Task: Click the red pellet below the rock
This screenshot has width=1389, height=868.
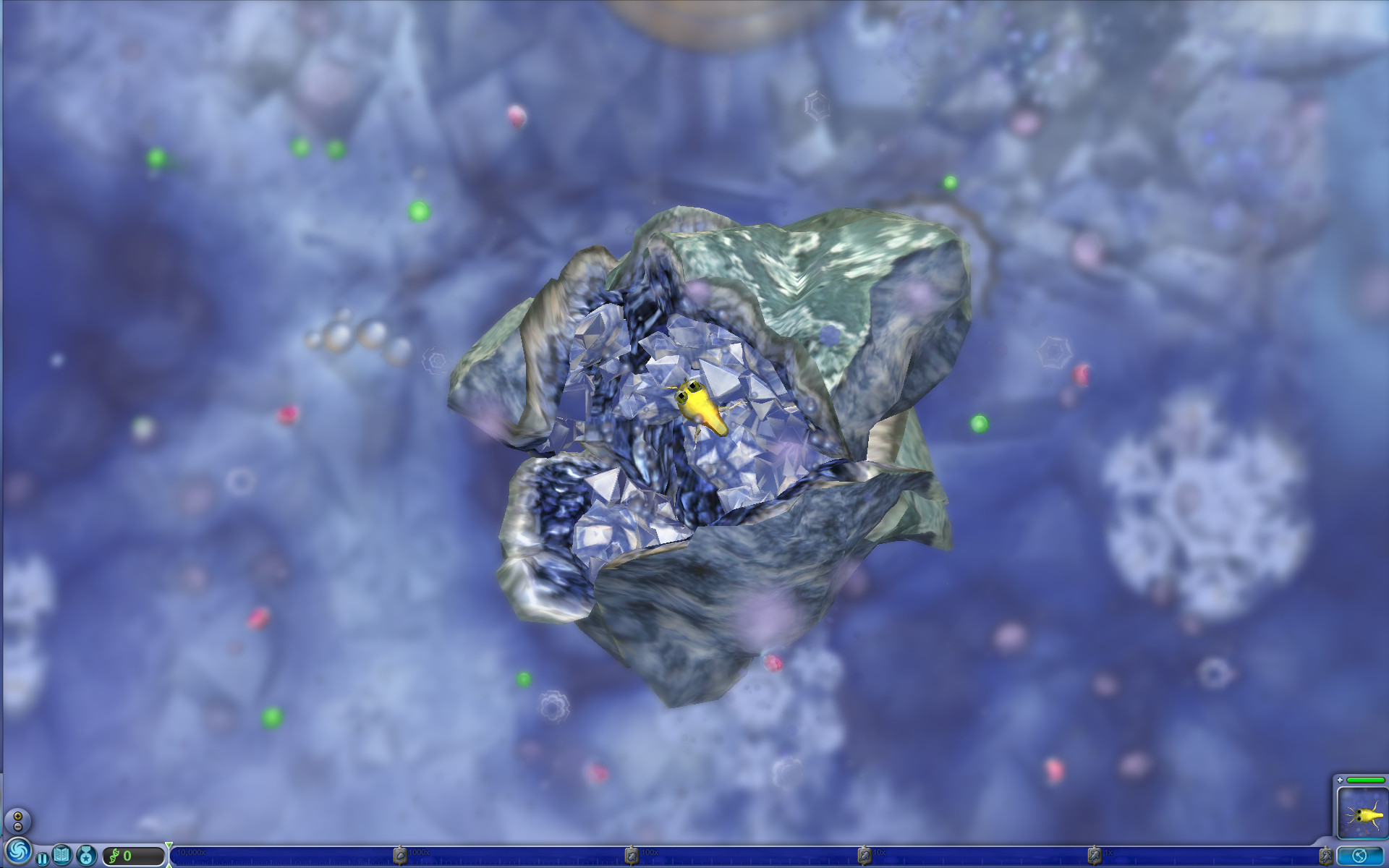Action: click(x=774, y=662)
